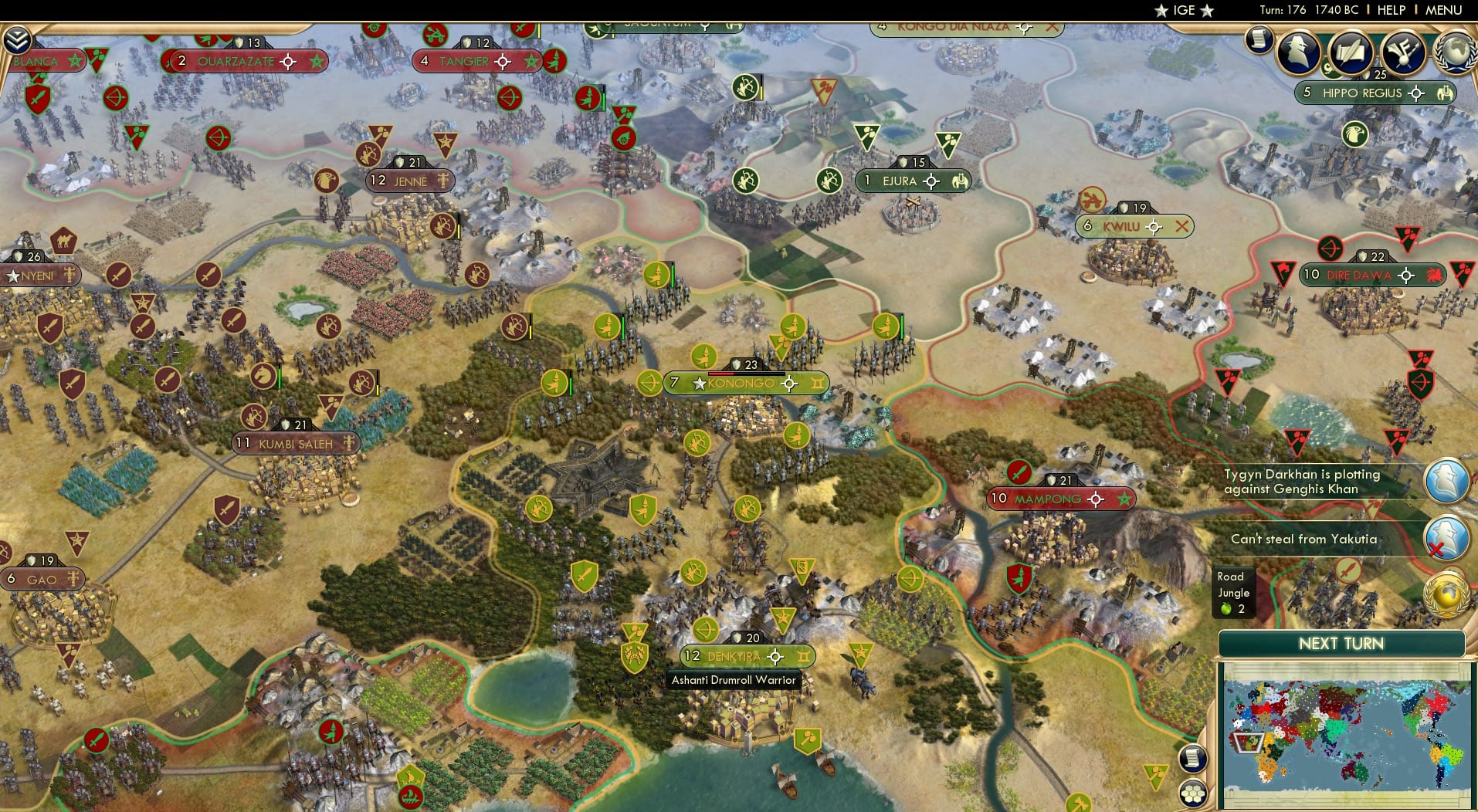Image resolution: width=1478 pixels, height=812 pixels.
Task: Click the flag-and-scepter victory progress icon
Action: click(1403, 54)
